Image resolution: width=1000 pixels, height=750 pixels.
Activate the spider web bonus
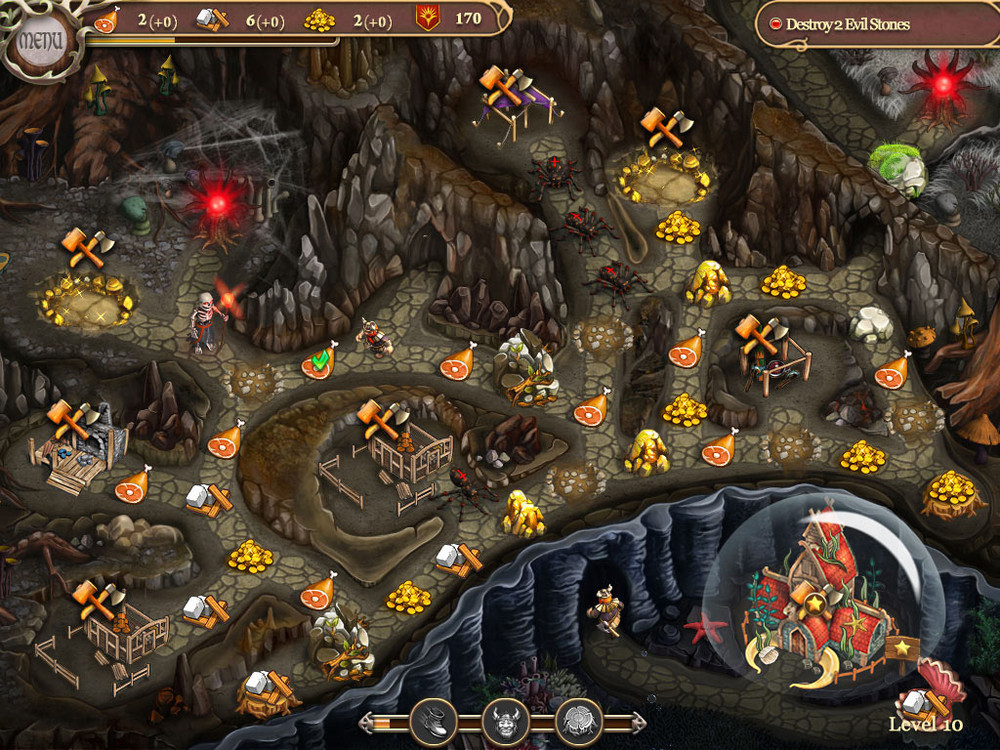click(578, 720)
